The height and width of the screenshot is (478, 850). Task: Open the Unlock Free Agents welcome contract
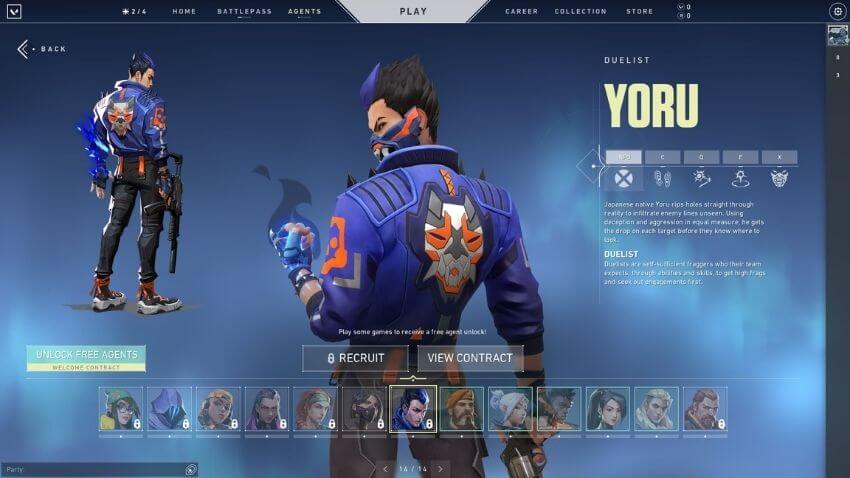[86, 358]
